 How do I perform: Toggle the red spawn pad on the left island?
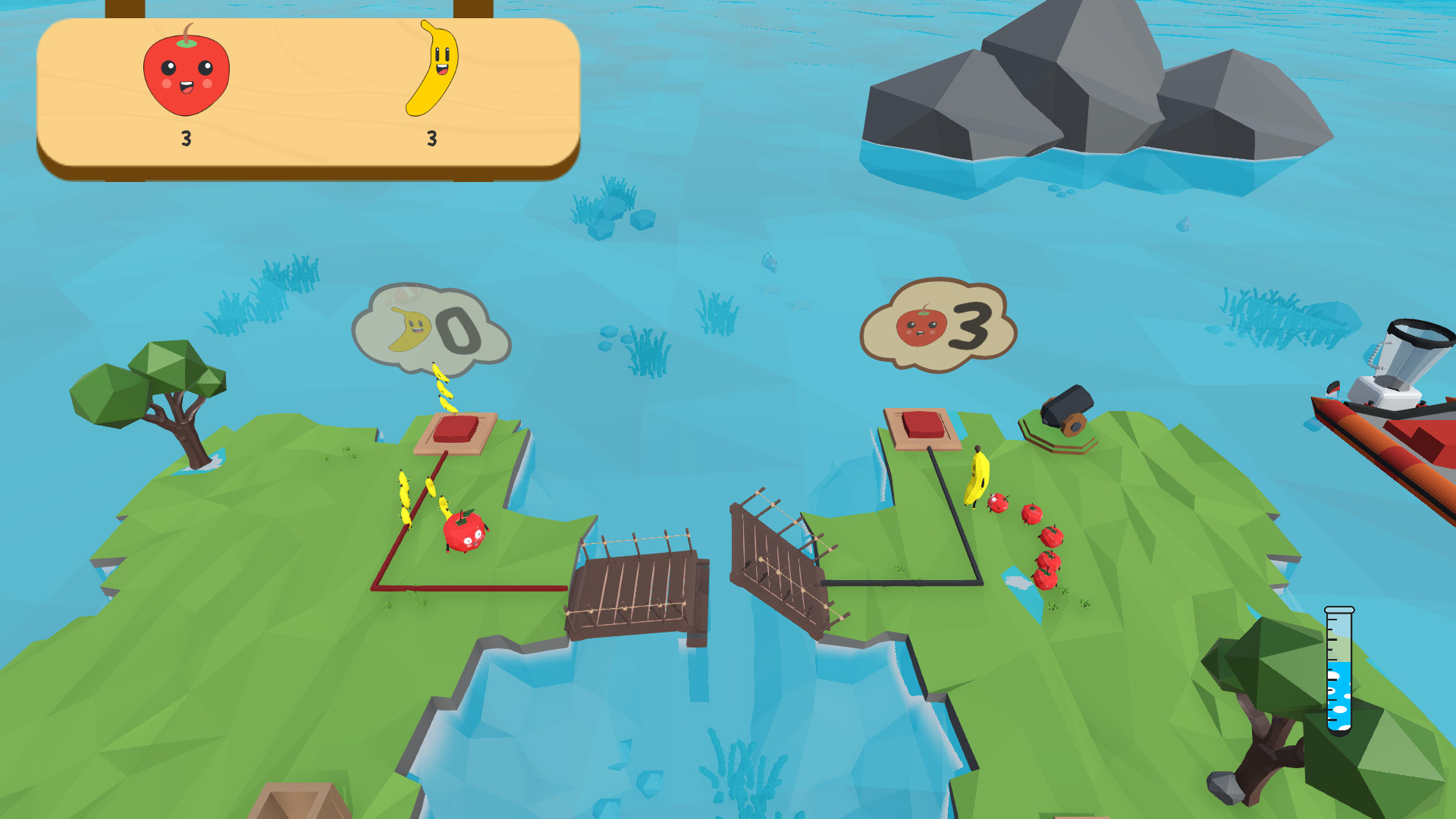pos(456,431)
